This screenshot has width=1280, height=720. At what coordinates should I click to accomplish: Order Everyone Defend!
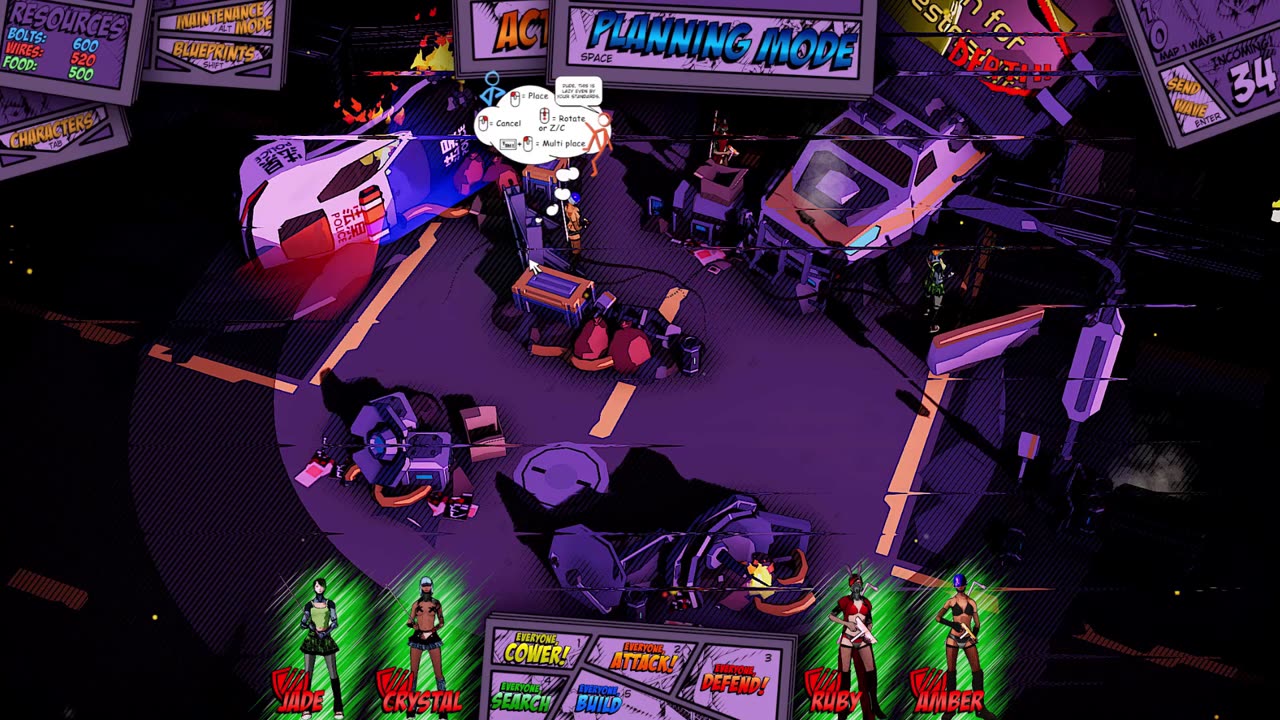(x=736, y=680)
